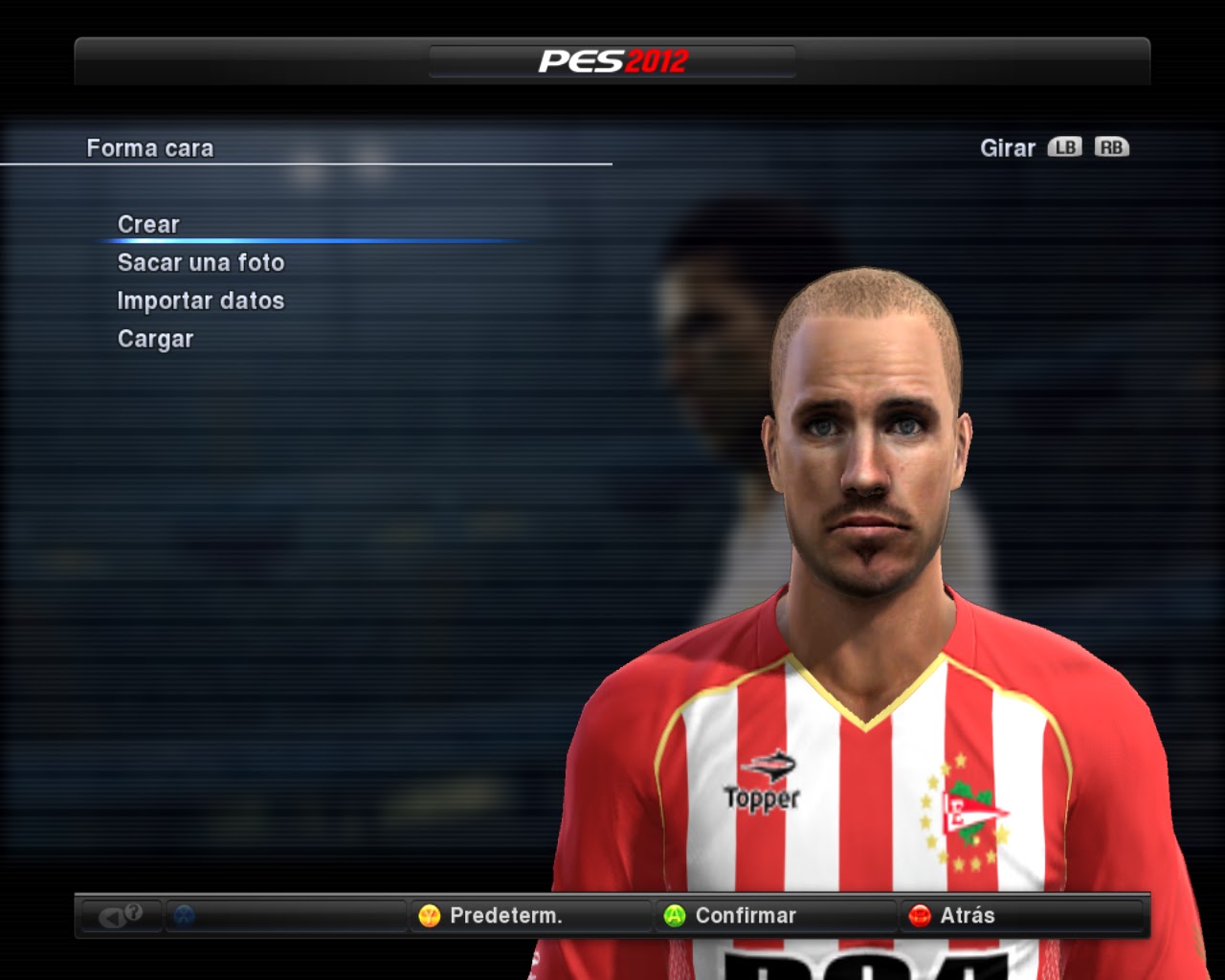Screen dimensions: 1225x980
Task: Choose Sacar una foto option
Action: tap(200, 262)
